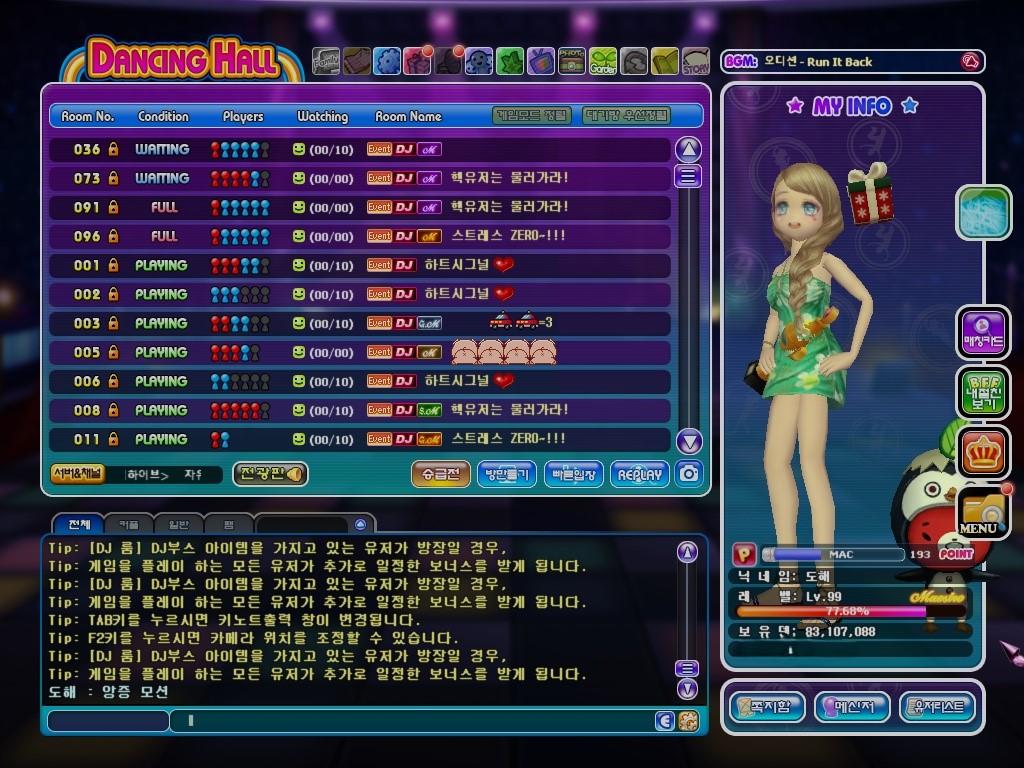The image size is (1024, 768).
Task: Click the chat message input field
Action: (x=410, y=720)
